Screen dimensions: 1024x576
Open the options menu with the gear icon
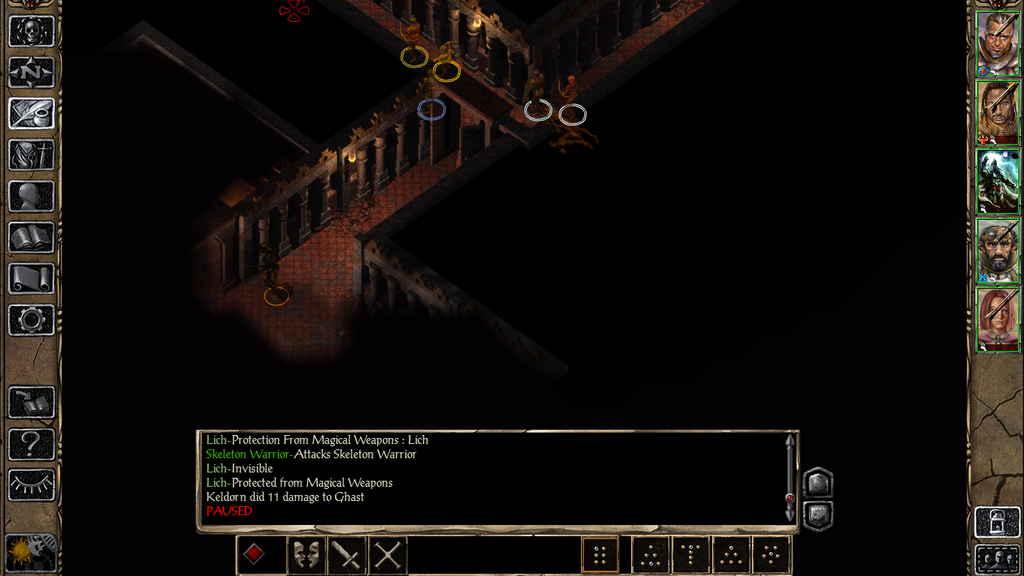(x=31, y=320)
